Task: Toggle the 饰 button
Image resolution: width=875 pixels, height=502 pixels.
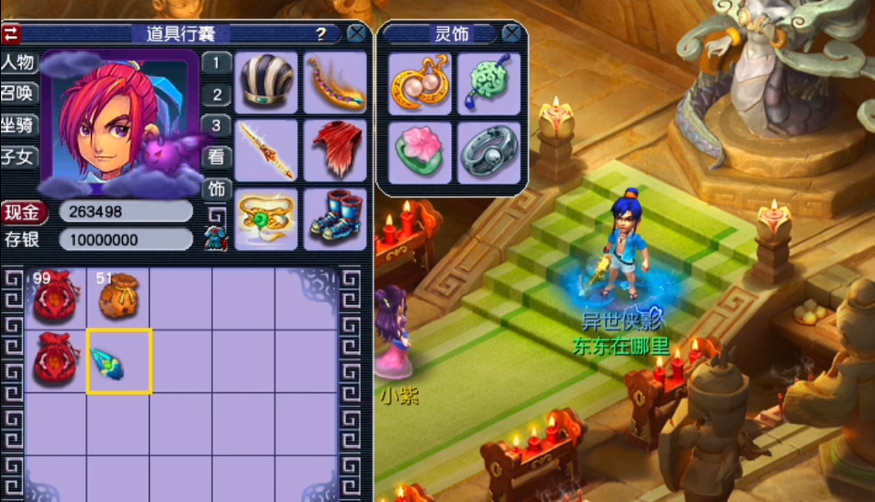Action: pos(216,188)
